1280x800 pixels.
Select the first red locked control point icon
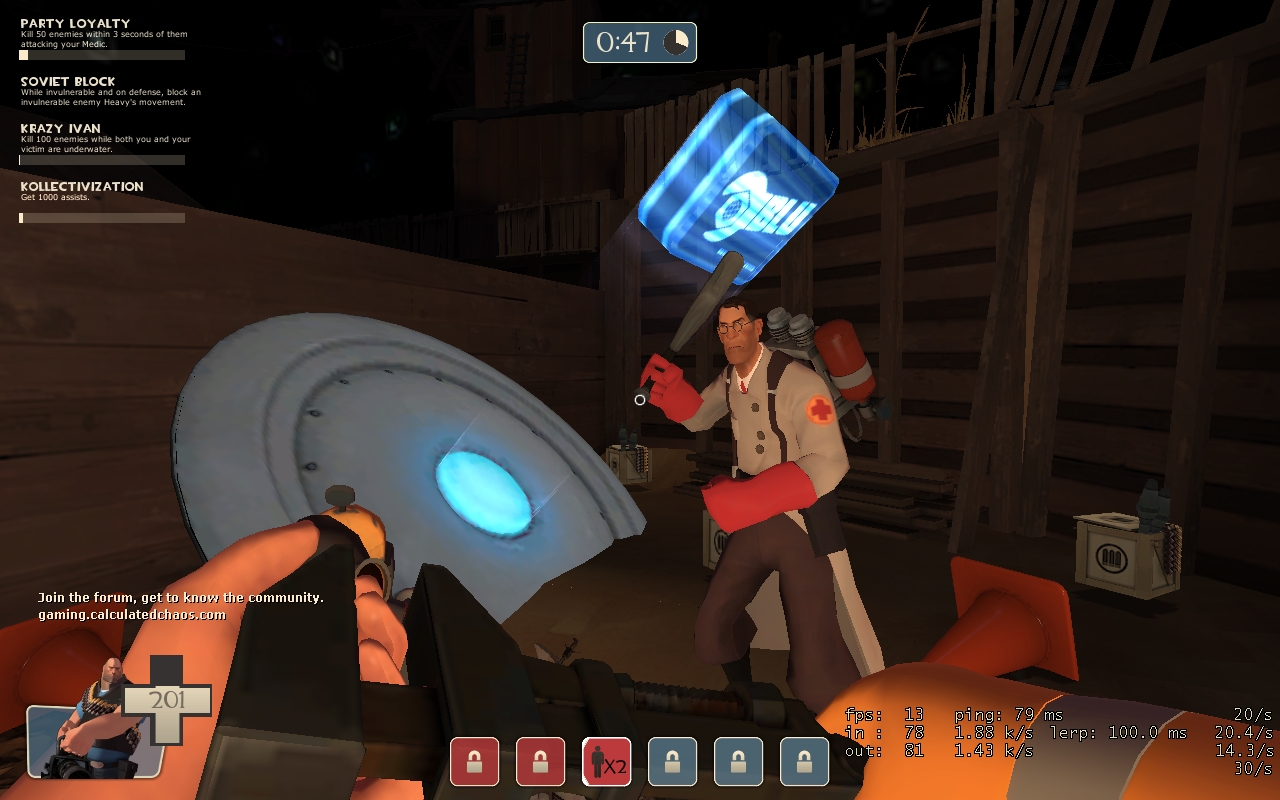(x=473, y=761)
